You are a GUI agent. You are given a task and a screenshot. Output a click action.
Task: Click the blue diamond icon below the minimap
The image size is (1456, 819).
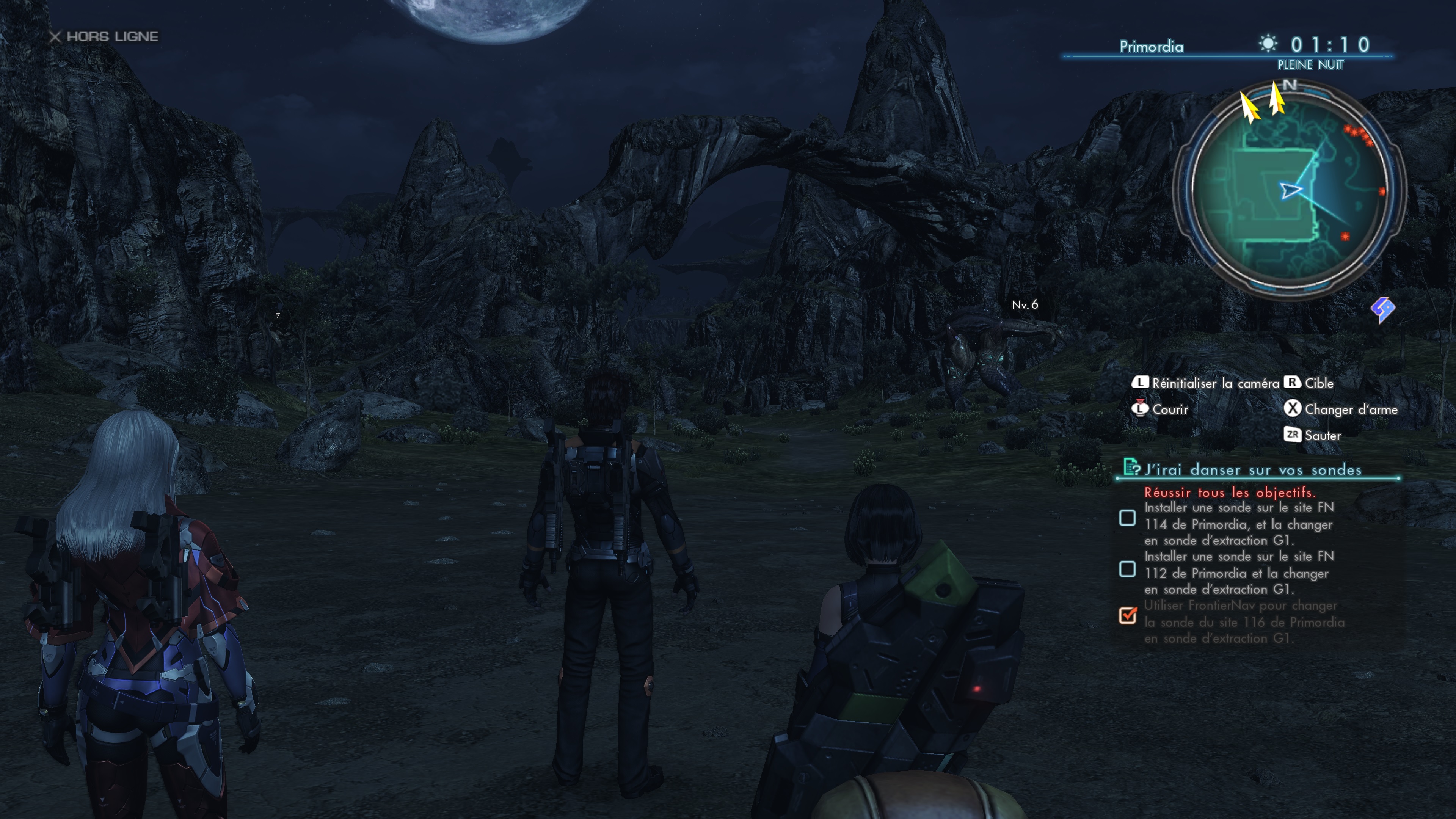point(1382,309)
